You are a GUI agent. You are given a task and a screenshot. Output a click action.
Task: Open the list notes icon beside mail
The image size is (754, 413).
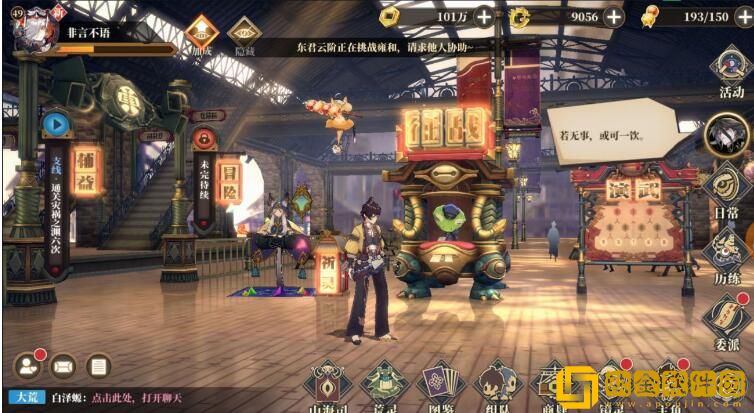pyautogui.click(x=97, y=366)
